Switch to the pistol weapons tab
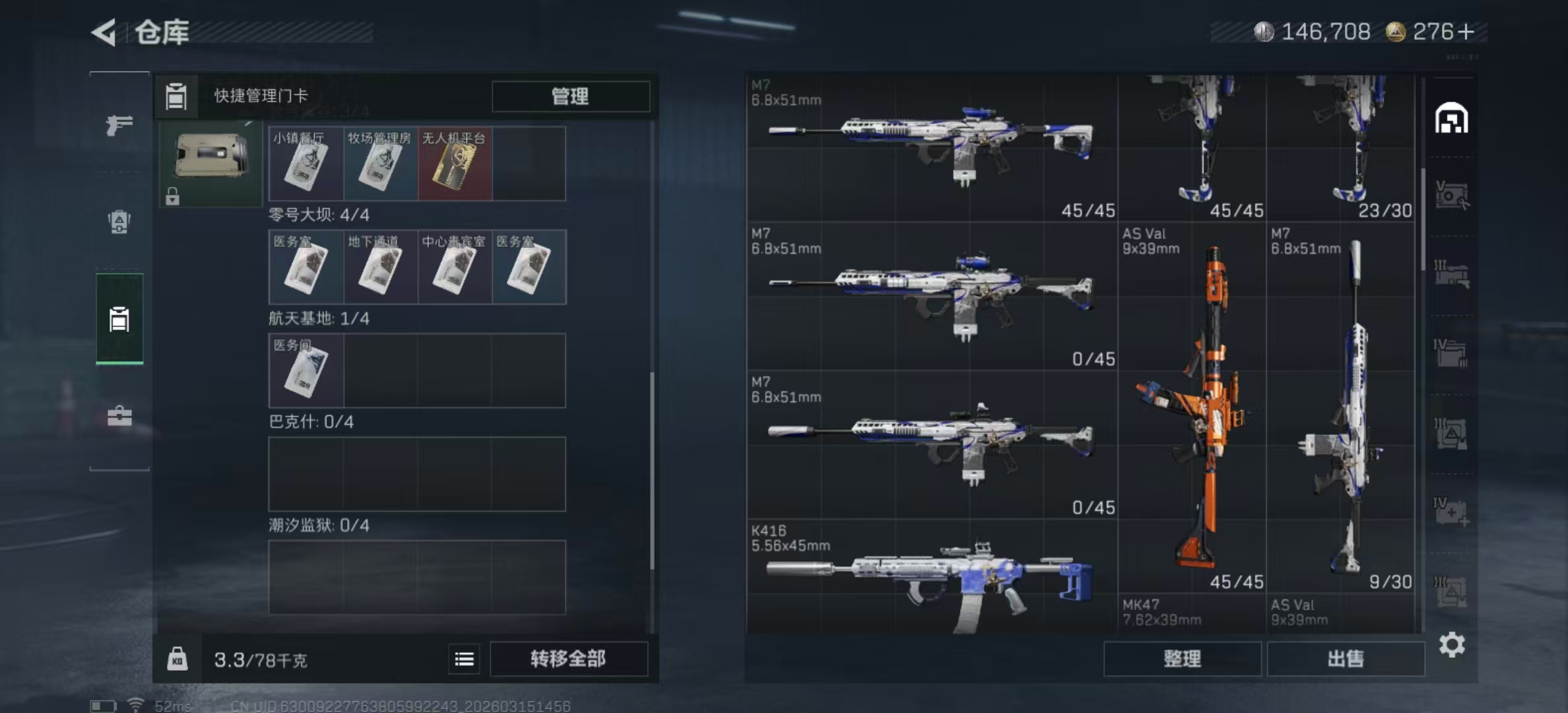The image size is (1568, 713). [x=119, y=124]
